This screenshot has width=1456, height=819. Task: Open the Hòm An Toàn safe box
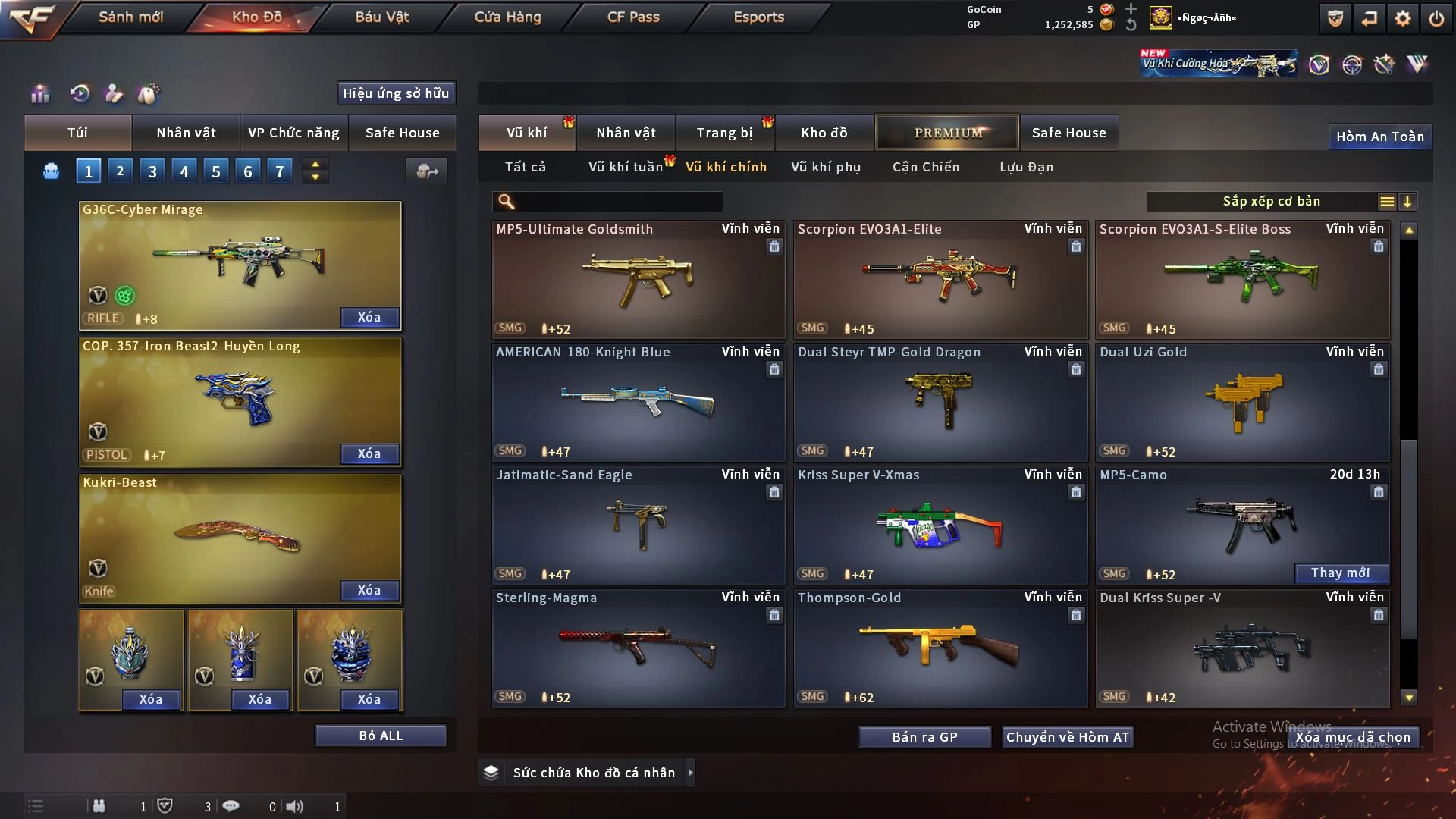point(1379,136)
